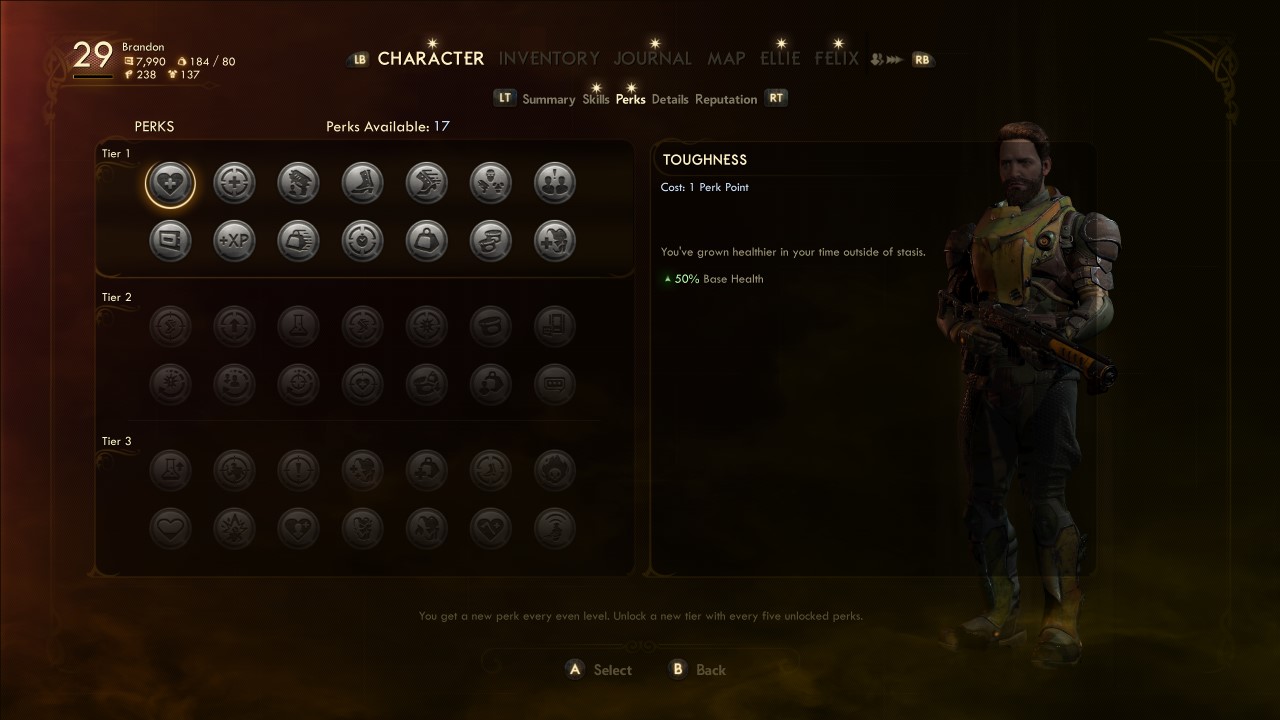Switch to the Summary sub-tab
1280x720 pixels.
pos(548,99)
